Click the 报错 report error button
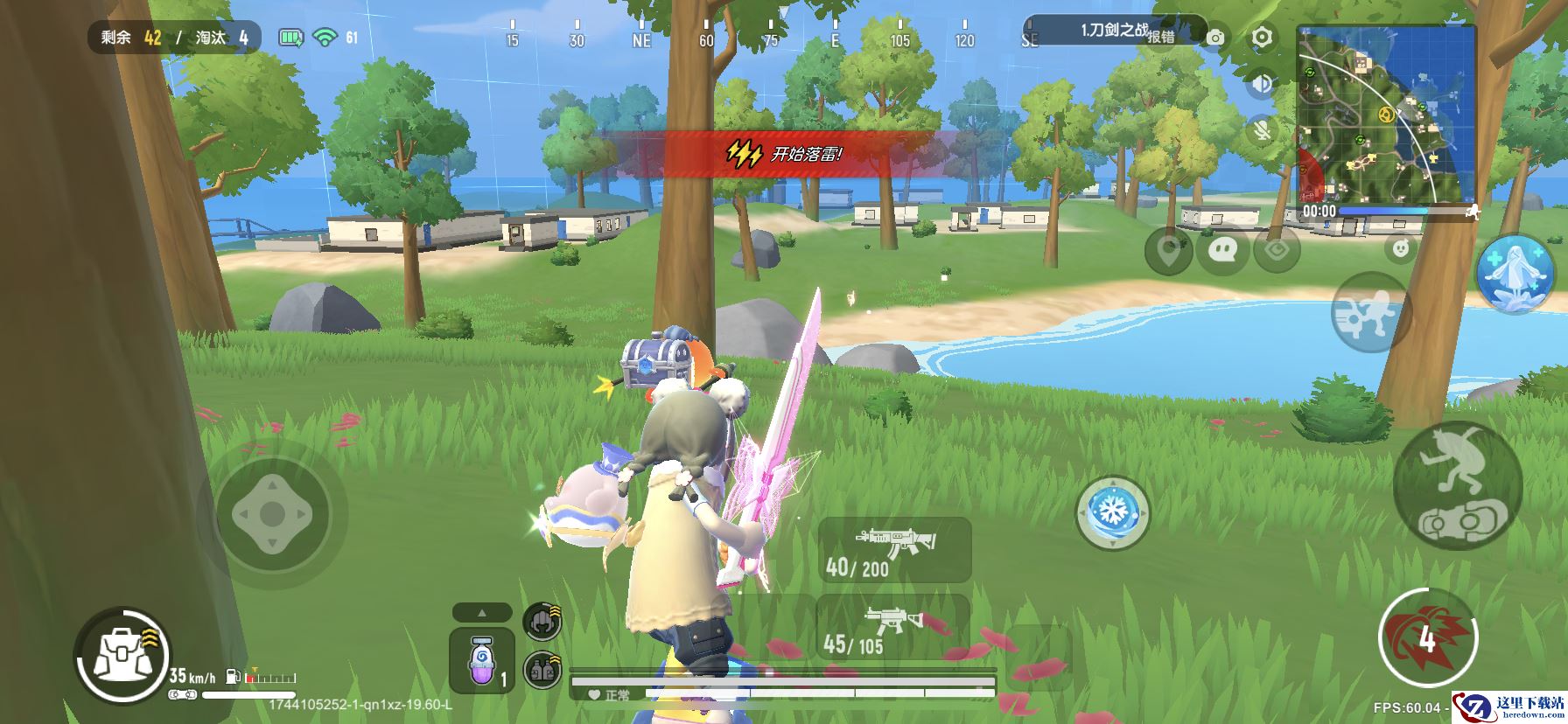 [1160, 37]
